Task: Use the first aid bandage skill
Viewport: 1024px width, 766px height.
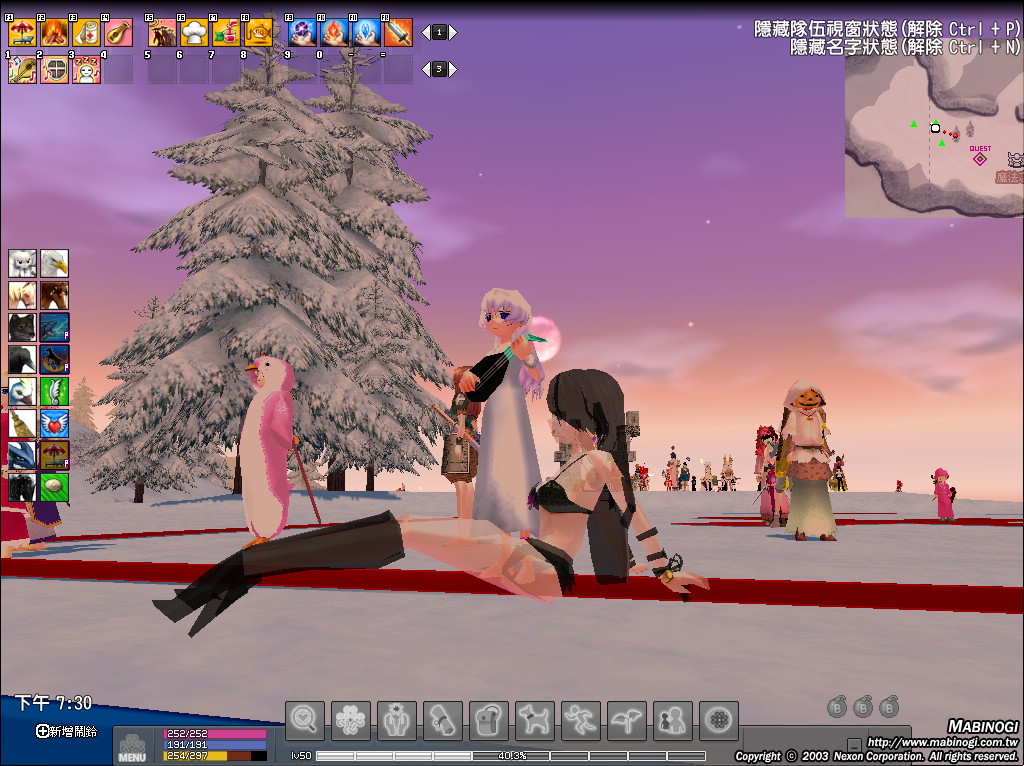Action: point(86,33)
